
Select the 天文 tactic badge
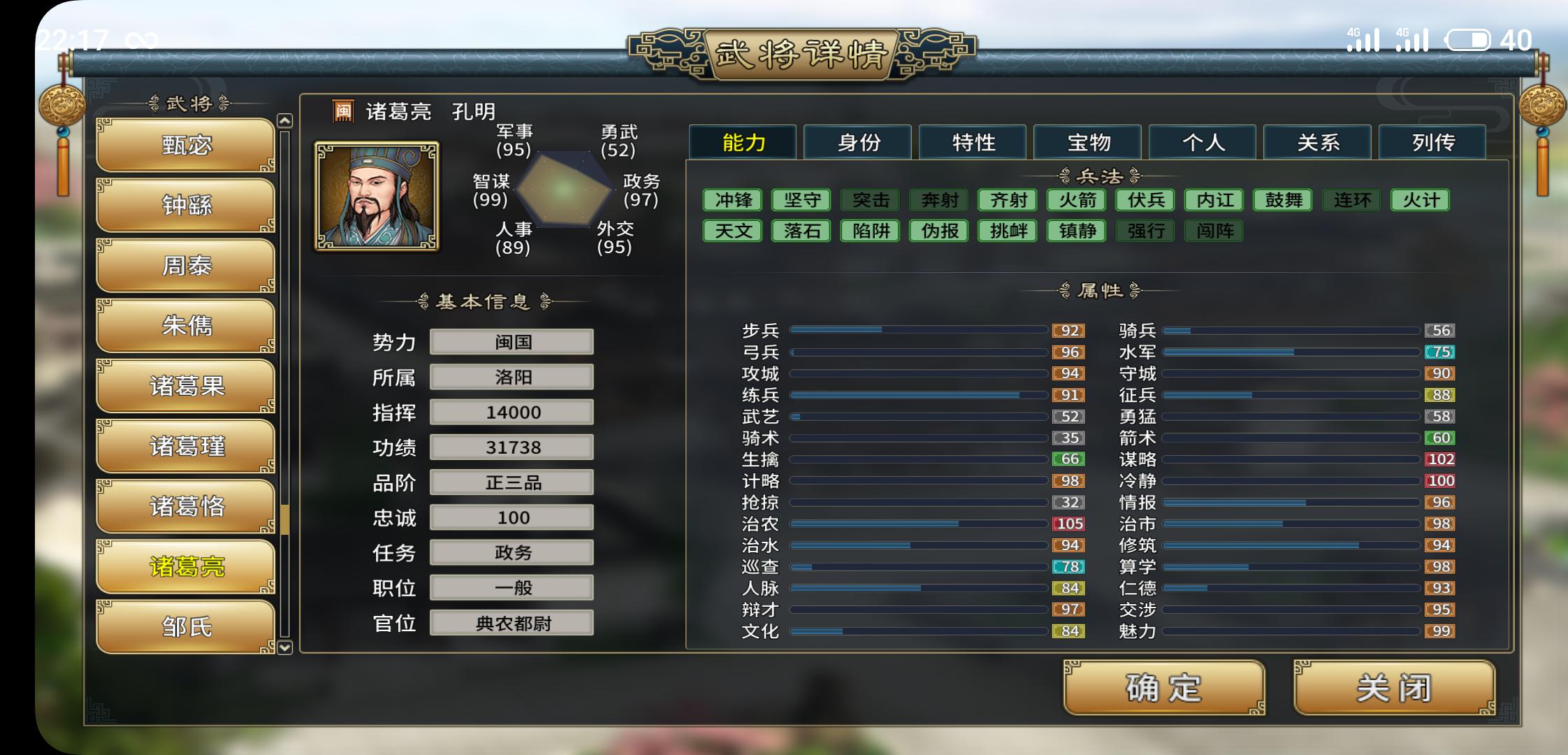tap(731, 231)
